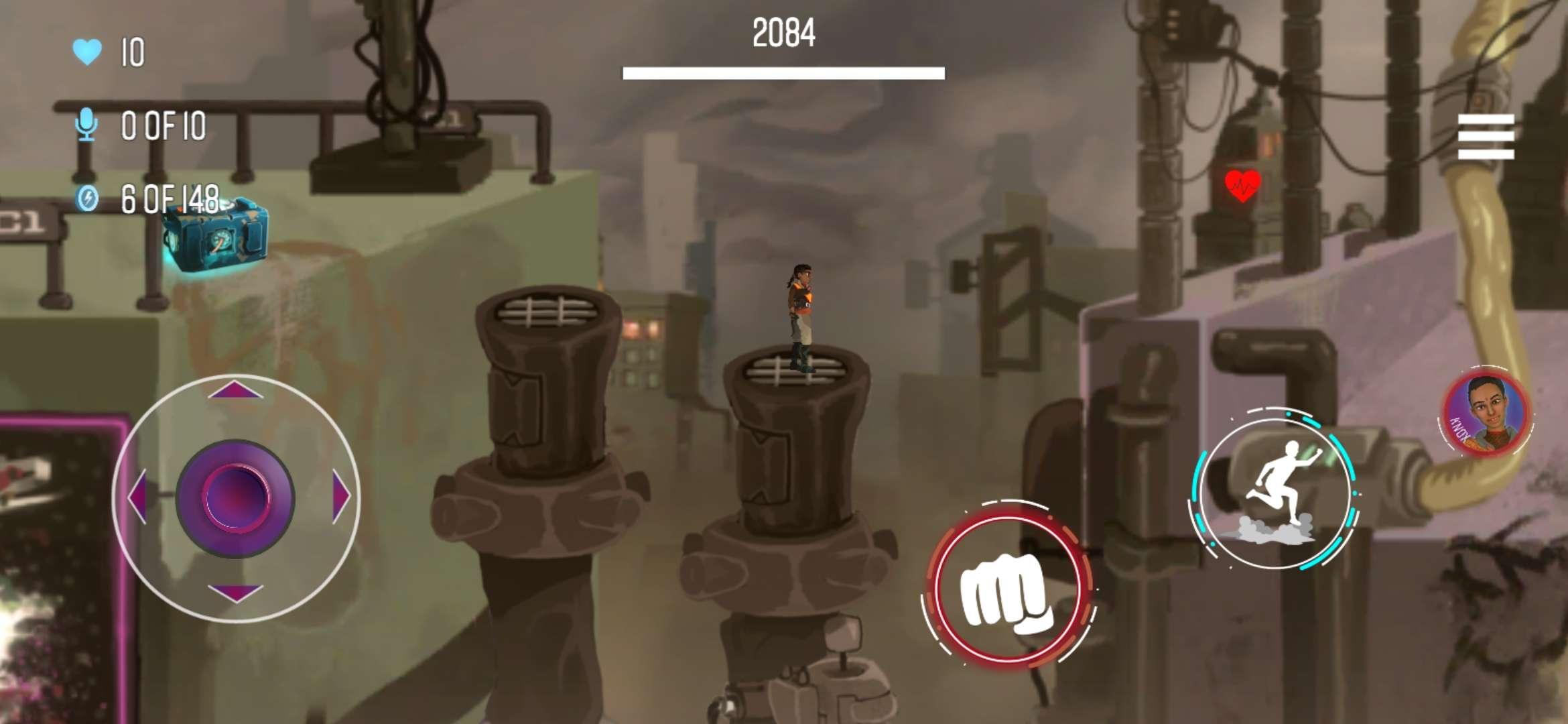1568x724 pixels.
Task: Open the hamburger pause menu
Action: pos(1486,137)
